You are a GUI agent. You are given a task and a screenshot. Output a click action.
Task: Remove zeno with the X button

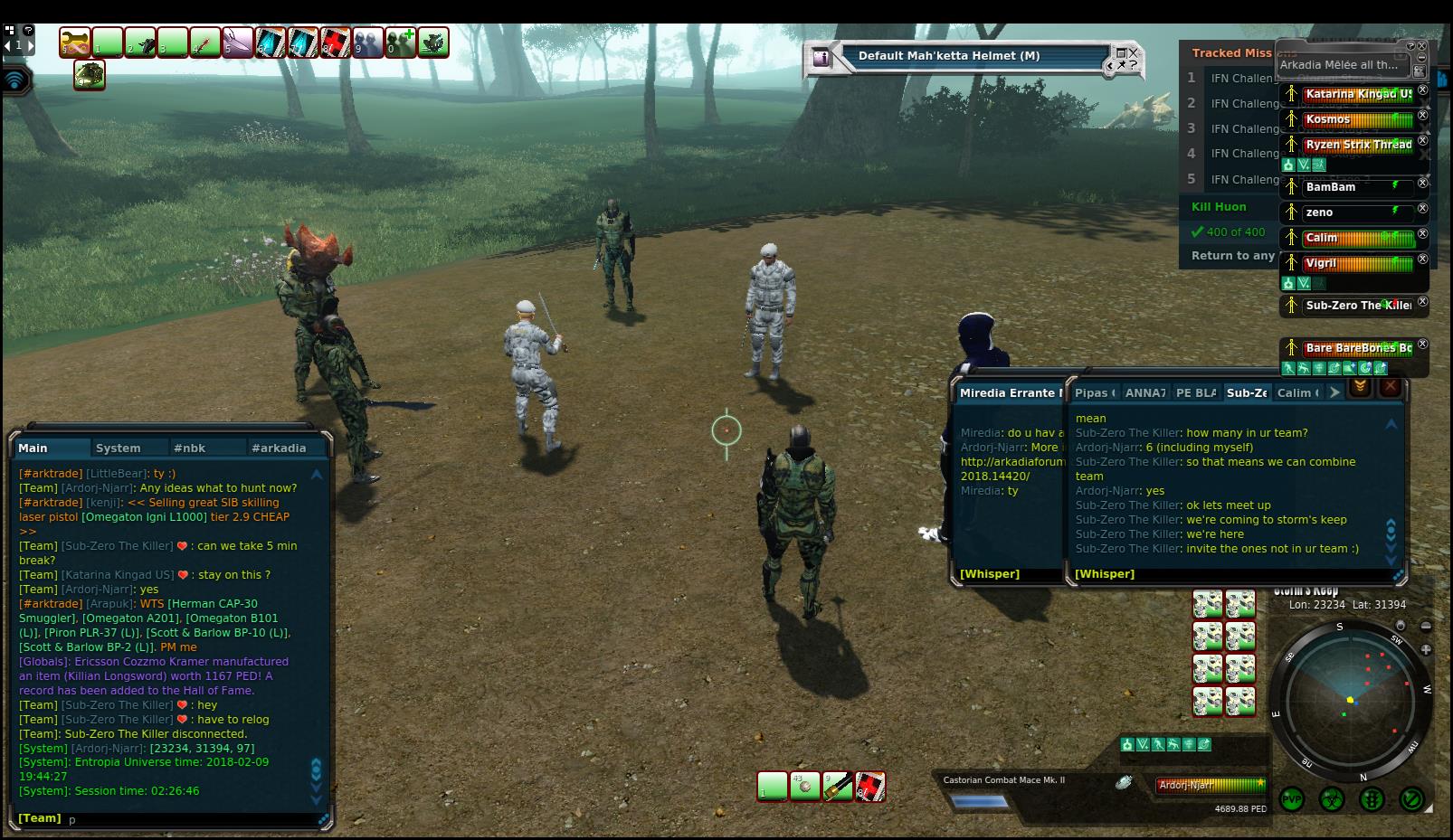(1422, 209)
